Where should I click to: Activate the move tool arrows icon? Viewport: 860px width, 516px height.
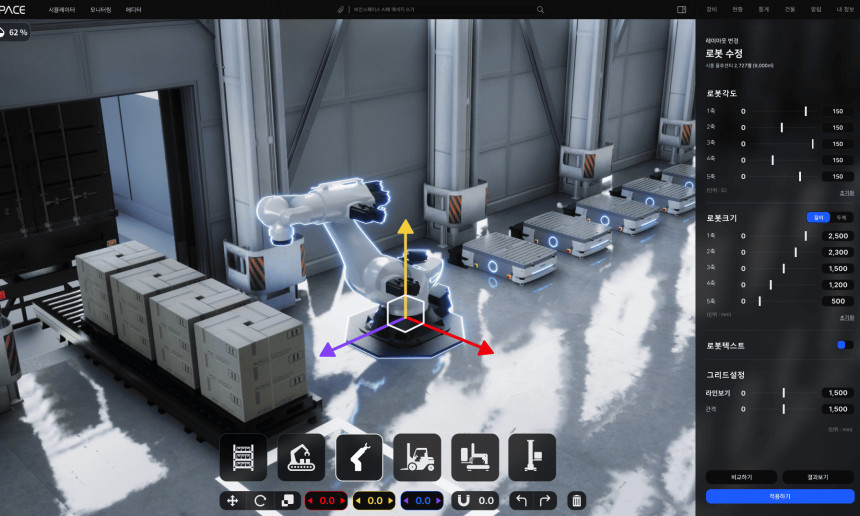pyautogui.click(x=233, y=500)
